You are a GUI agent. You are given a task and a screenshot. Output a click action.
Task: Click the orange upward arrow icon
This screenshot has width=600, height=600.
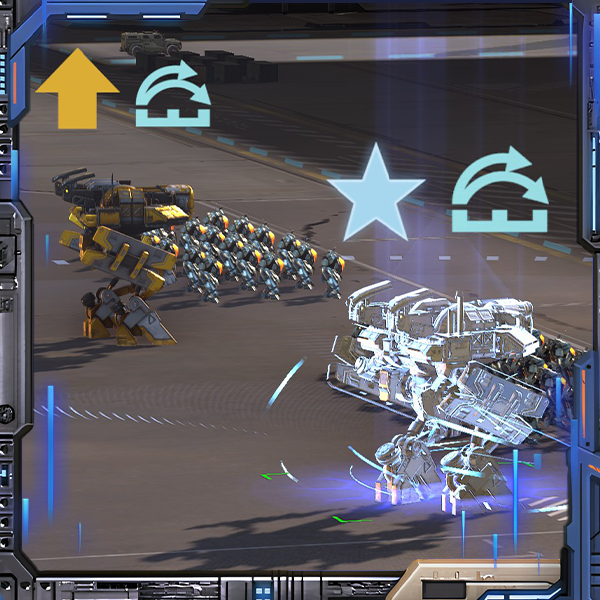click(x=77, y=90)
